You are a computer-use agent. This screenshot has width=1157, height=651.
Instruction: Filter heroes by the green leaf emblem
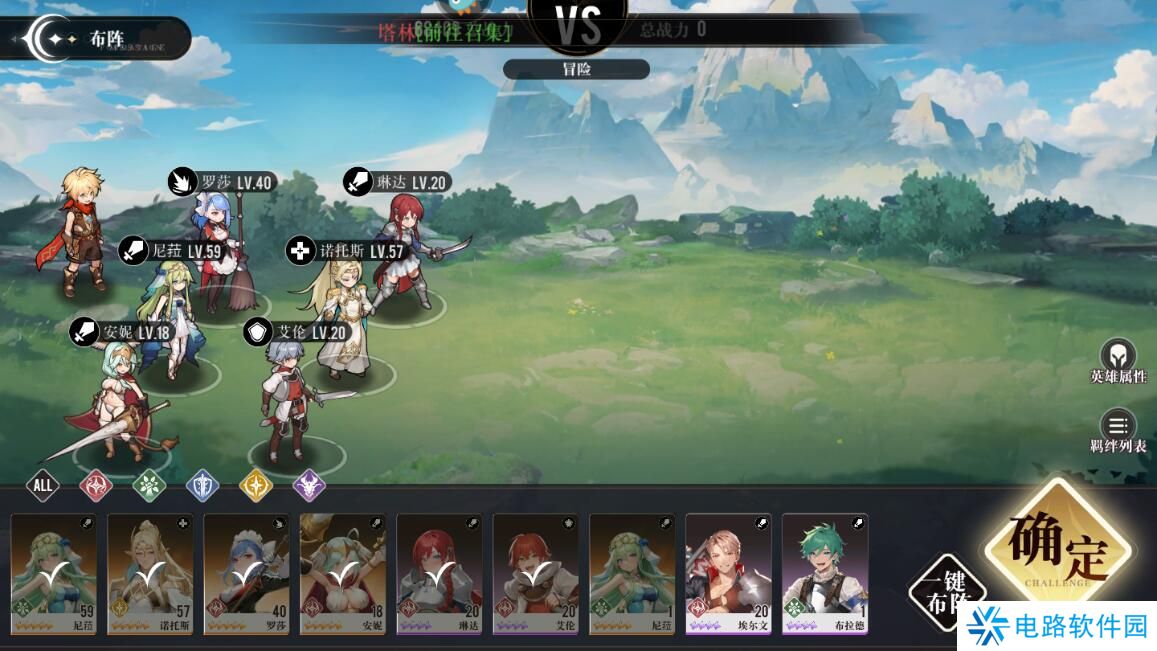click(149, 486)
